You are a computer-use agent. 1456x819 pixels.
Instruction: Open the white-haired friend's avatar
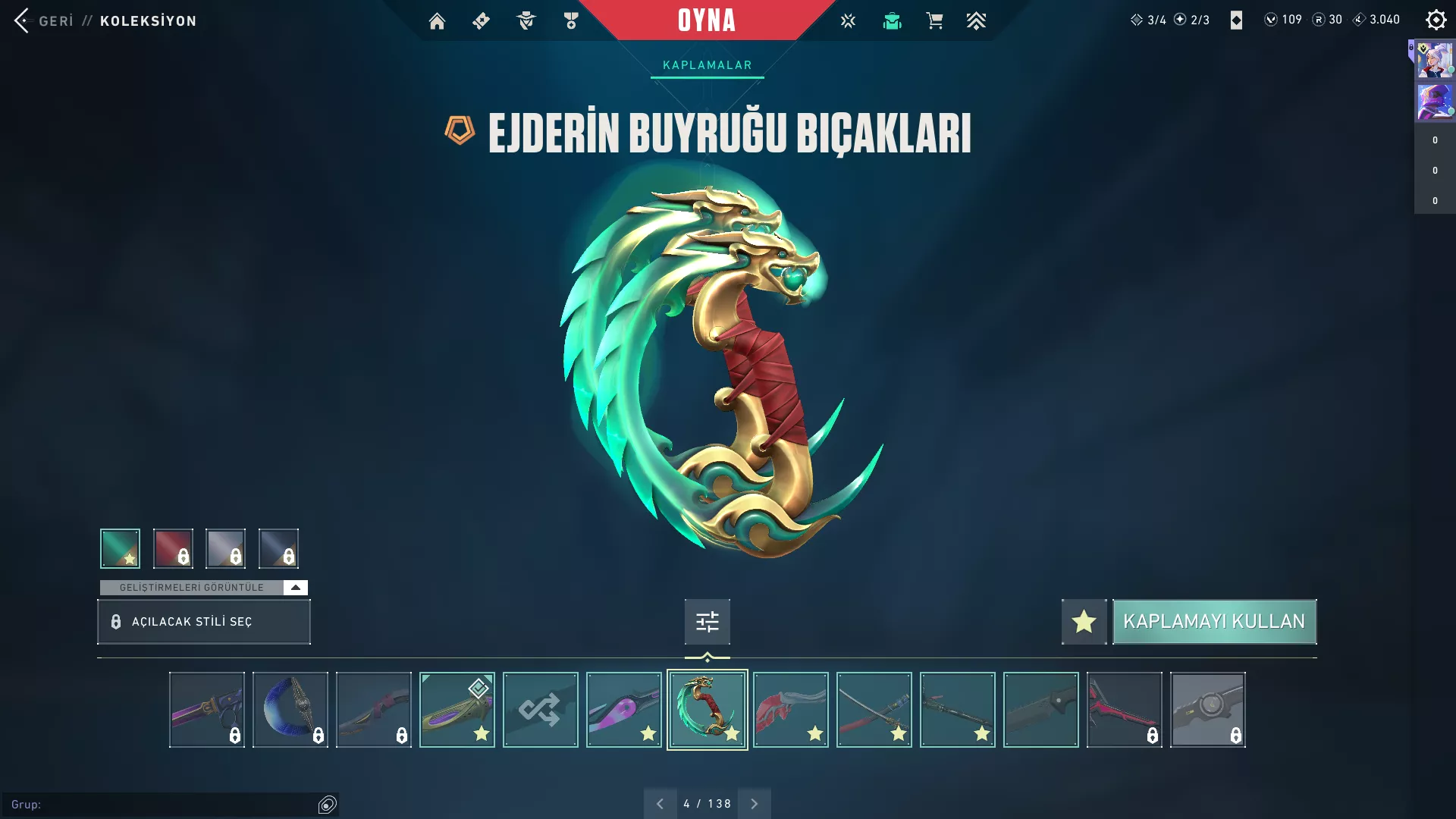pos(1435,61)
